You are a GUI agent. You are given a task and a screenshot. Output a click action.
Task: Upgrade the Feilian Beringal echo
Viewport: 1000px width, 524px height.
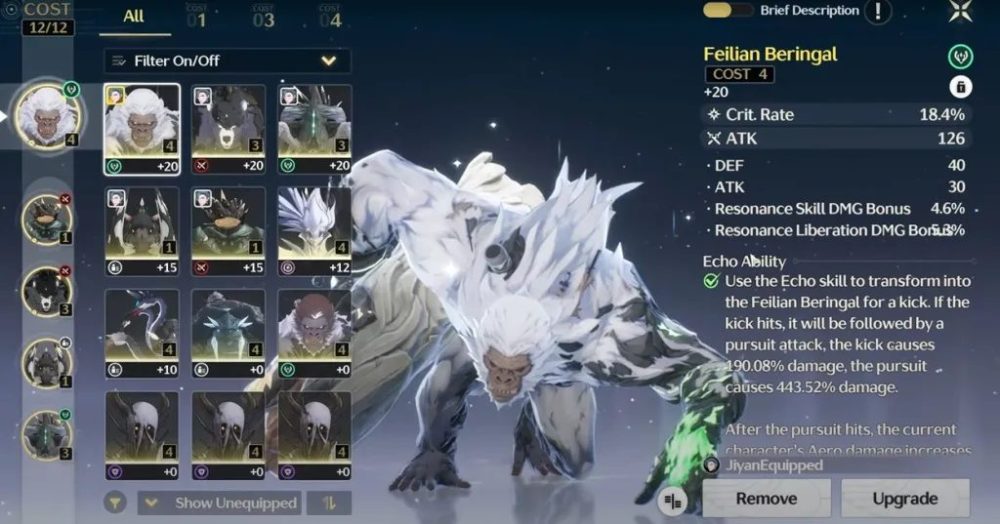[905, 498]
